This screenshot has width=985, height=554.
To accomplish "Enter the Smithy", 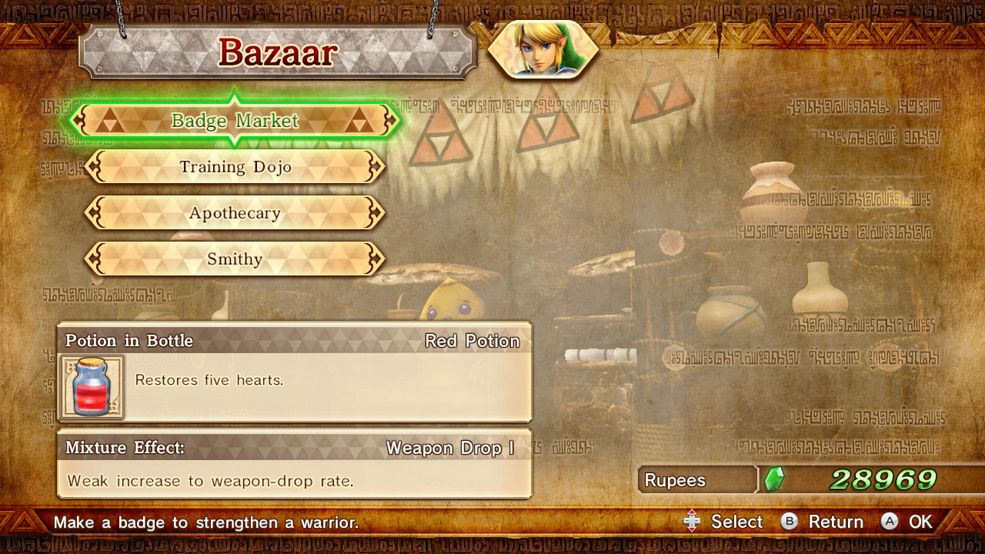I will [235, 259].
